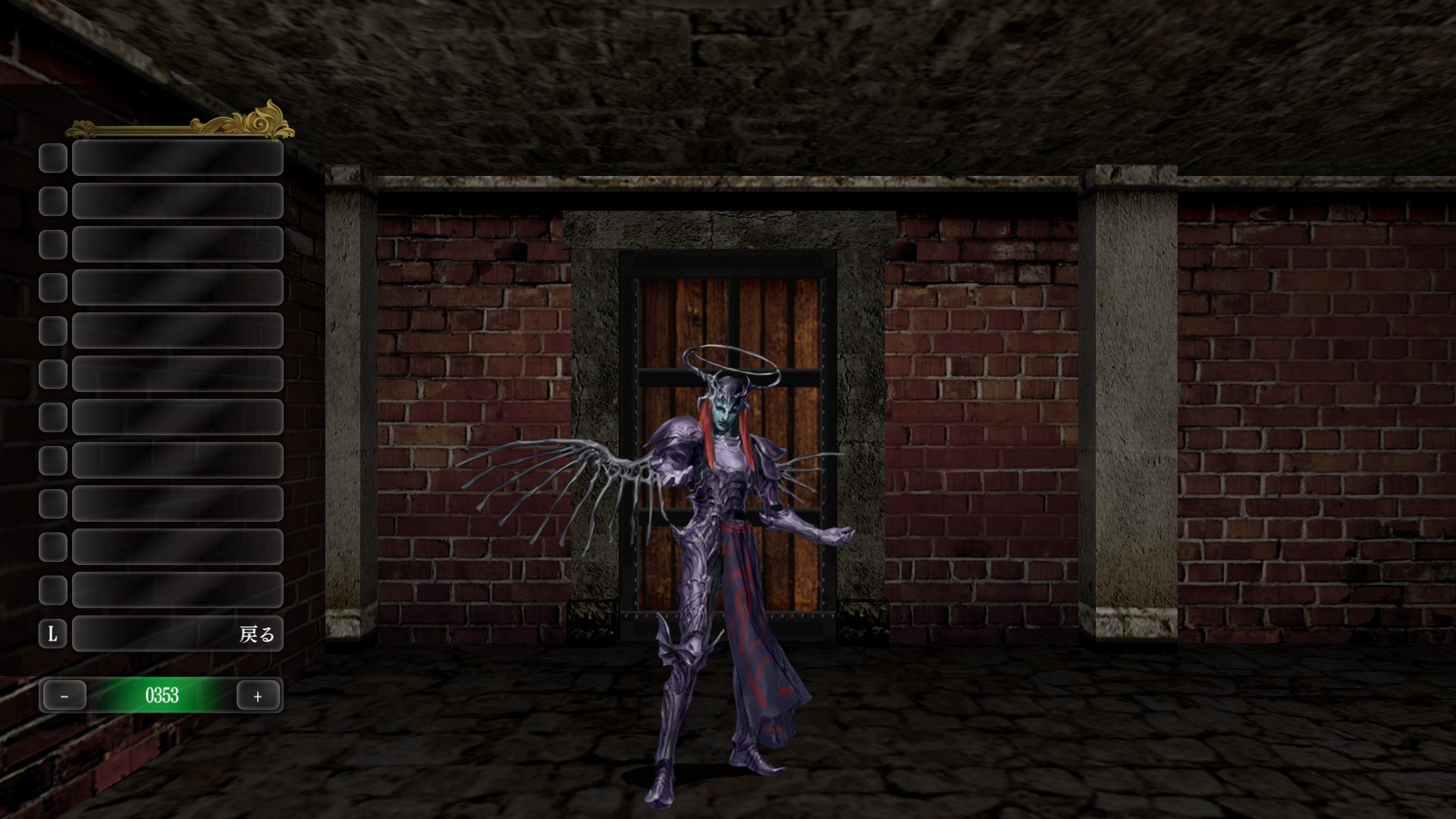Viewport: 1456px width, 819px height.
Task: Click the L key icon next to 戻る
Action: (x=52, y=634)
